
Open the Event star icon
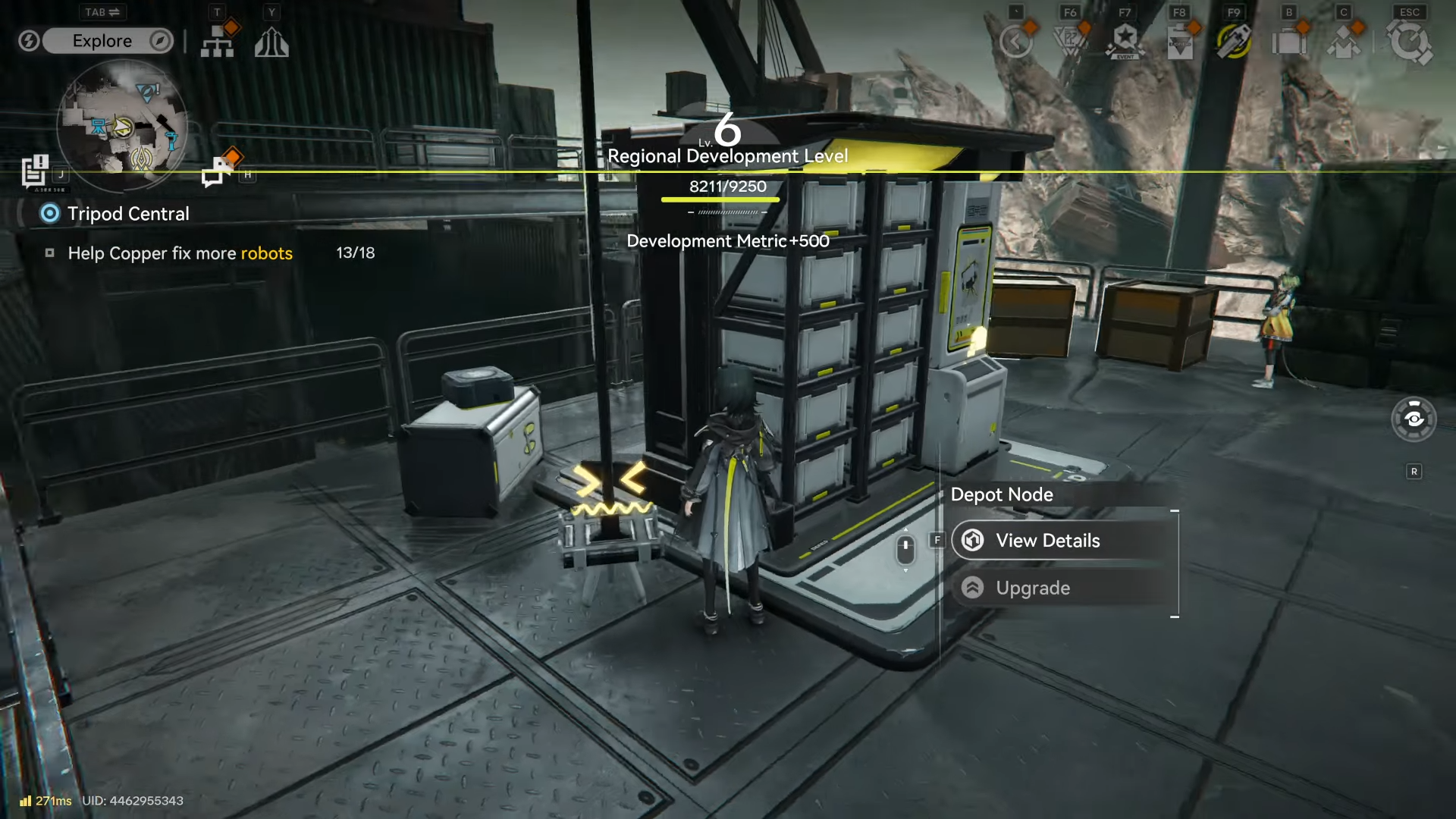pyautogui.click(x=1125, y=42)
